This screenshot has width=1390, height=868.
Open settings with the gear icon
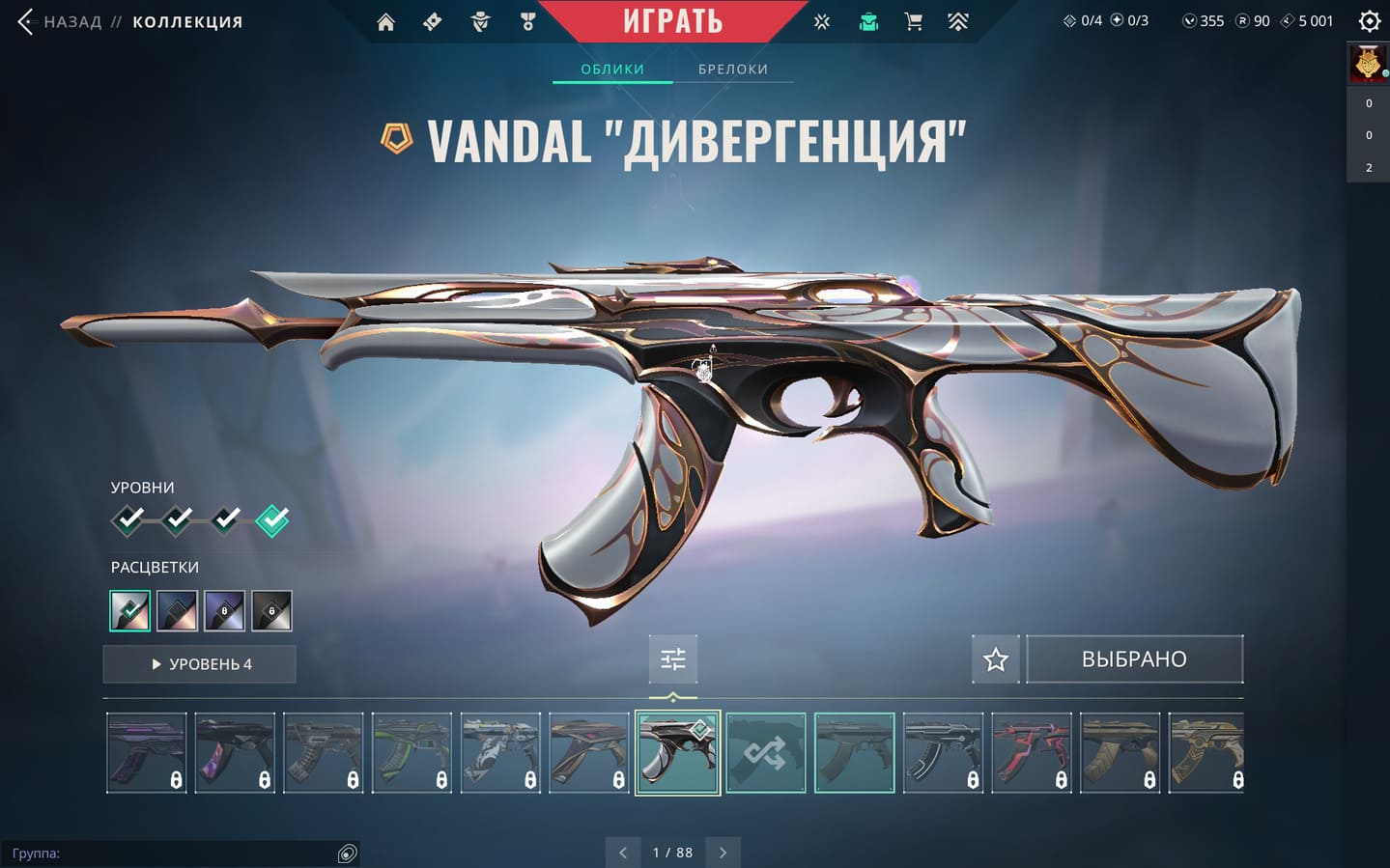coord(1369,21)
